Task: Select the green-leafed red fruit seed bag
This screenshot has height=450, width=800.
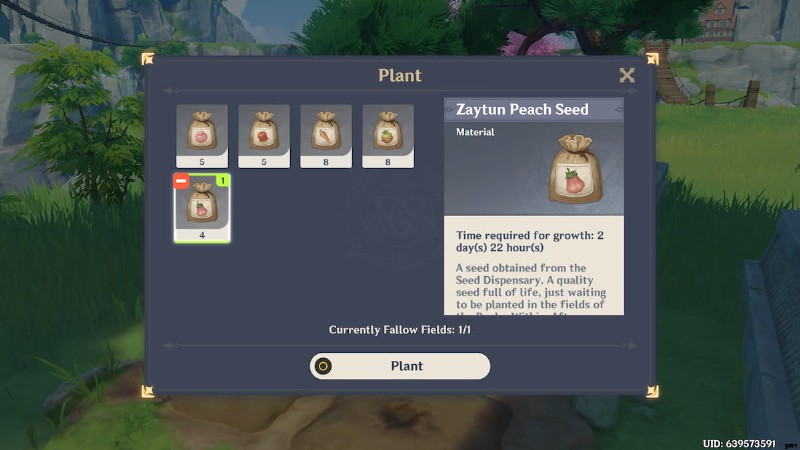Action: 388,135
